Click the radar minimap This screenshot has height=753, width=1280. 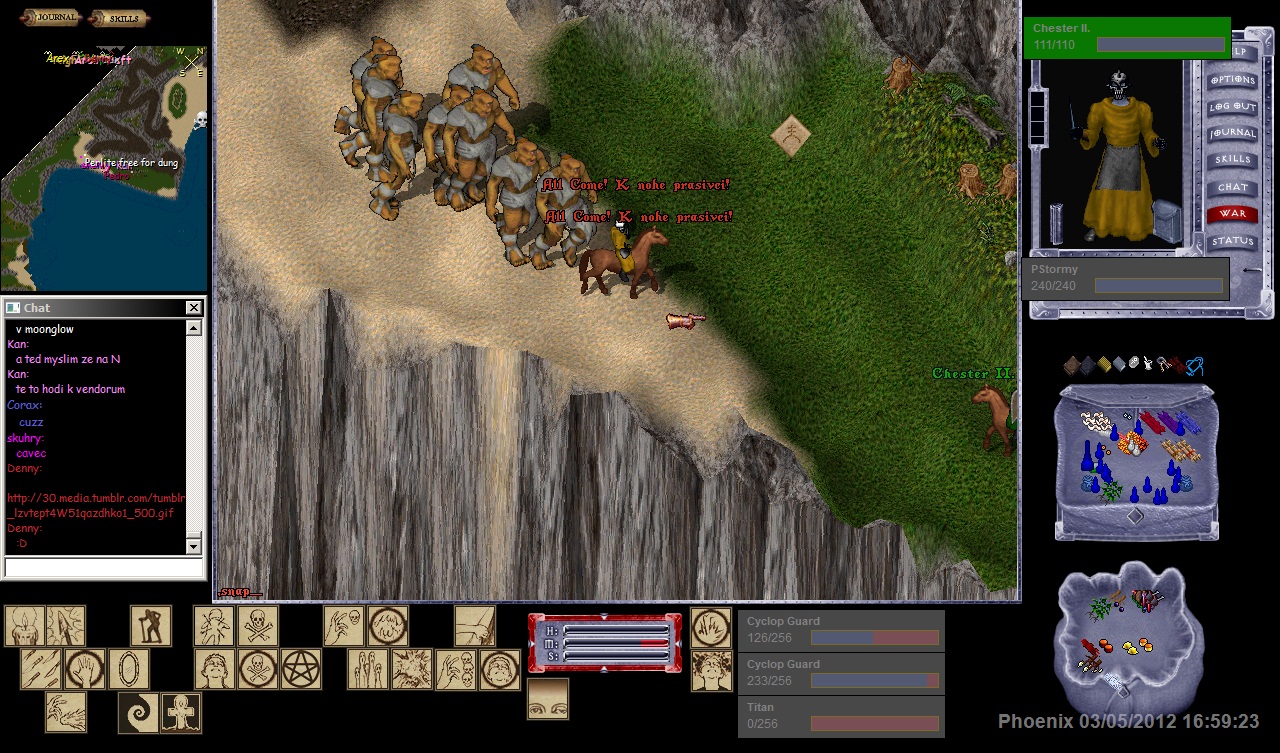click(104, 167)
